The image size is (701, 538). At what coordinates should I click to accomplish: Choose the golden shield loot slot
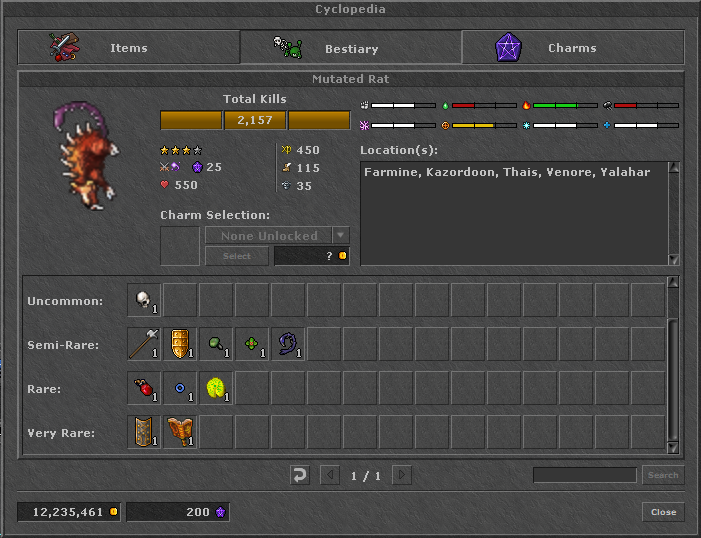(180, 345)
